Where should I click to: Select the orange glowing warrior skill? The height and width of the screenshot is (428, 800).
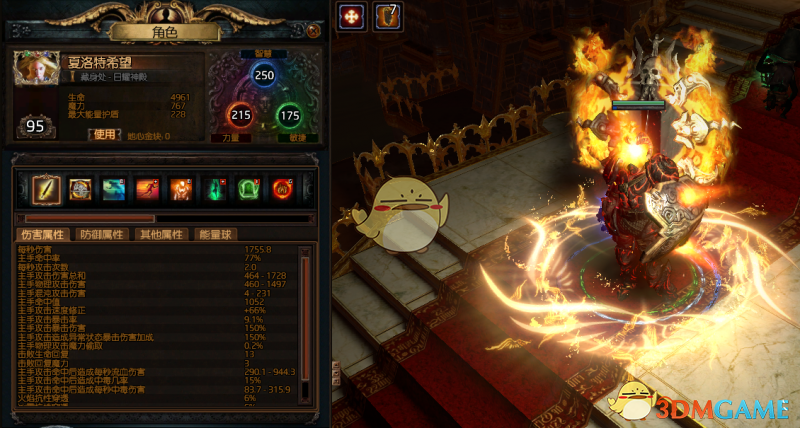[181, 188]
